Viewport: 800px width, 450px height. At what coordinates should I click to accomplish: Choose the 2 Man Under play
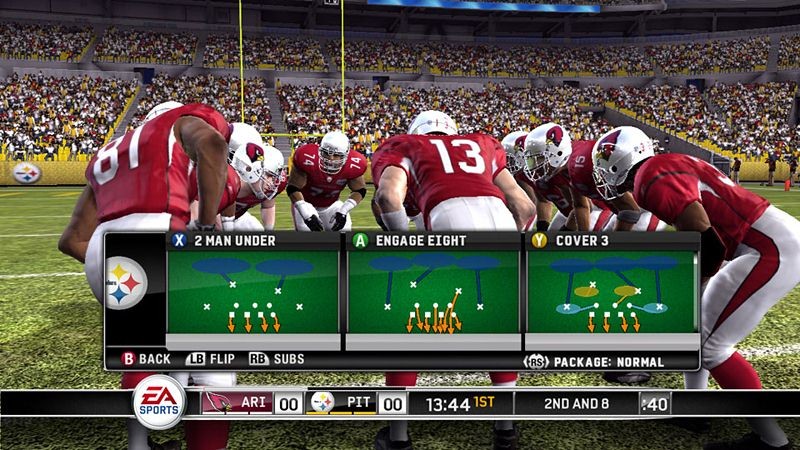pos(254,291)
